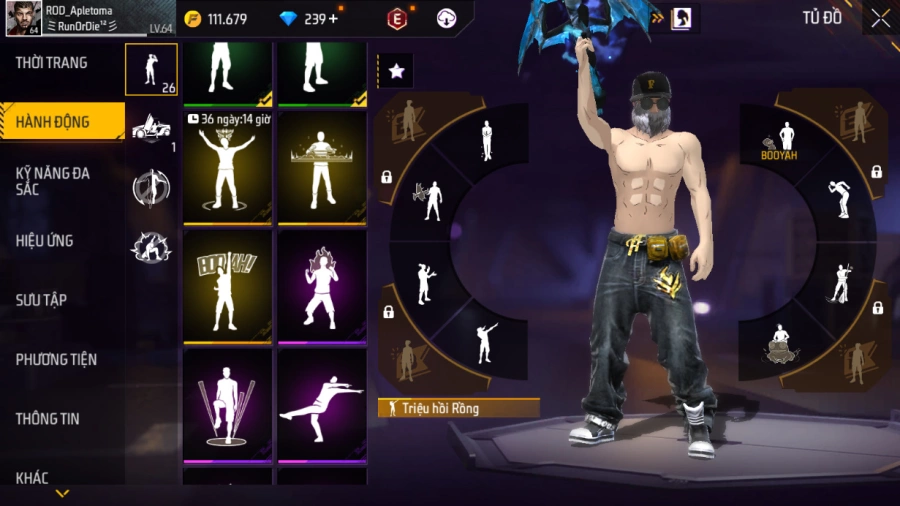Choose the BOOYAH speech-bubble emote tile
Image resolution: width=900 pixels, height=506 pixels.
227,284
